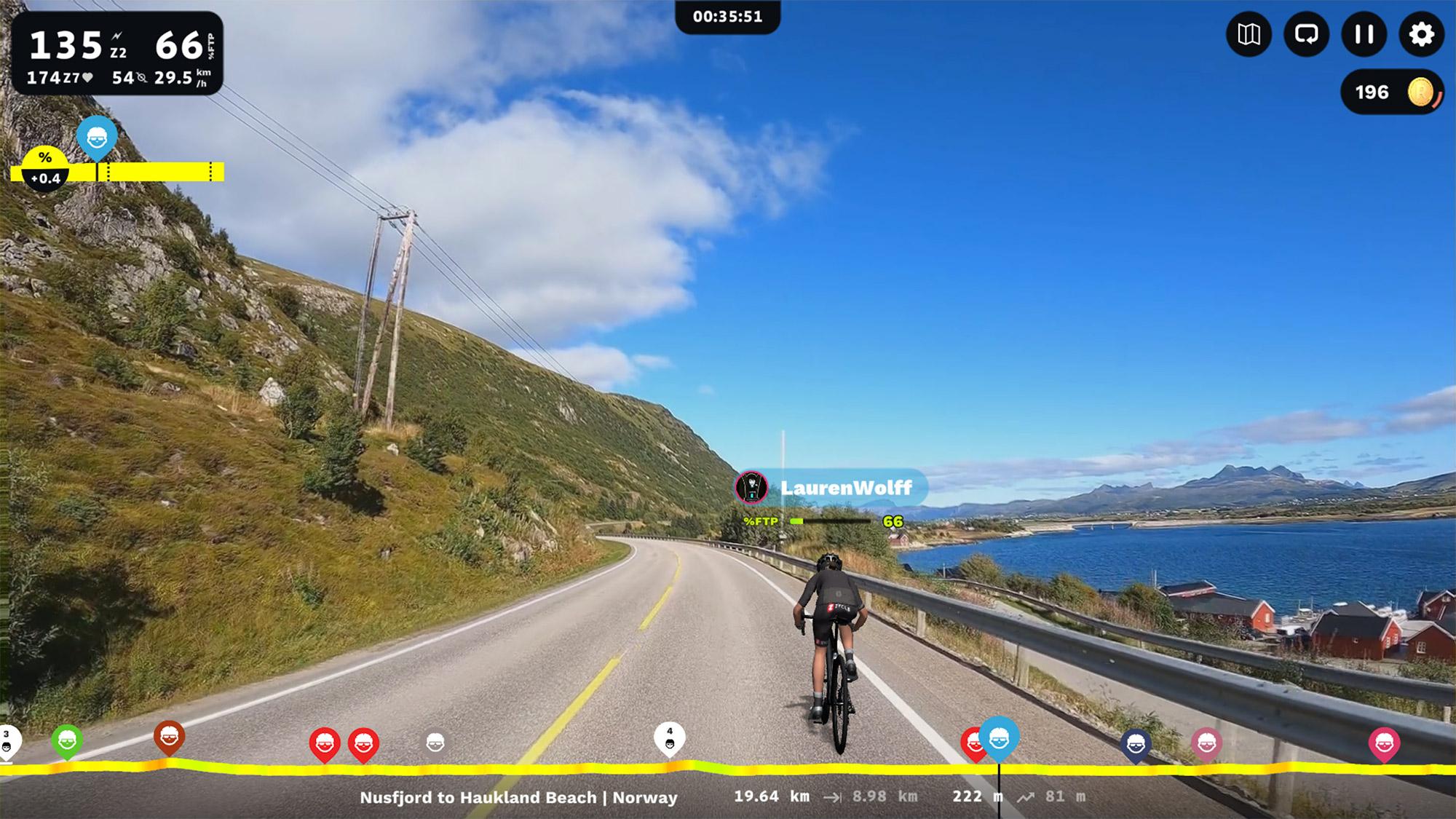The width and height of the screenshot is (1456, 819).
Task: Select the LaurenWolff rider name tag
Action: [831, 488]
